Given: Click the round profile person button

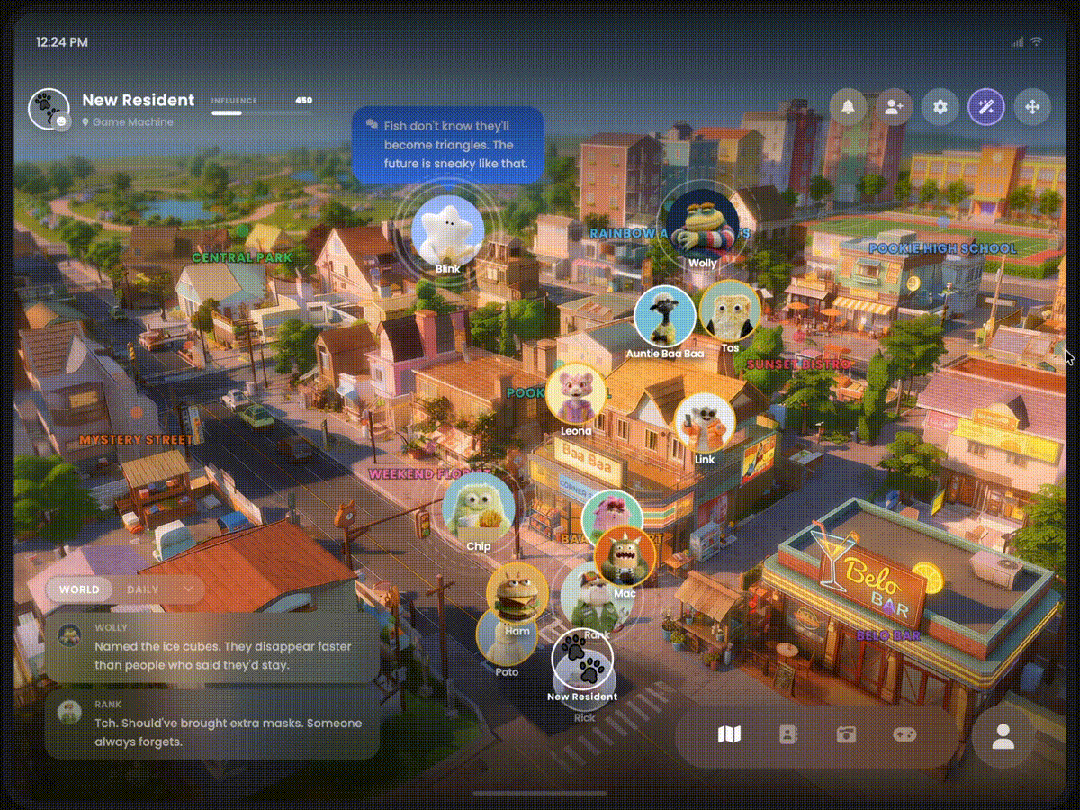Looking at the screenshot, I should coord(1002,737).
